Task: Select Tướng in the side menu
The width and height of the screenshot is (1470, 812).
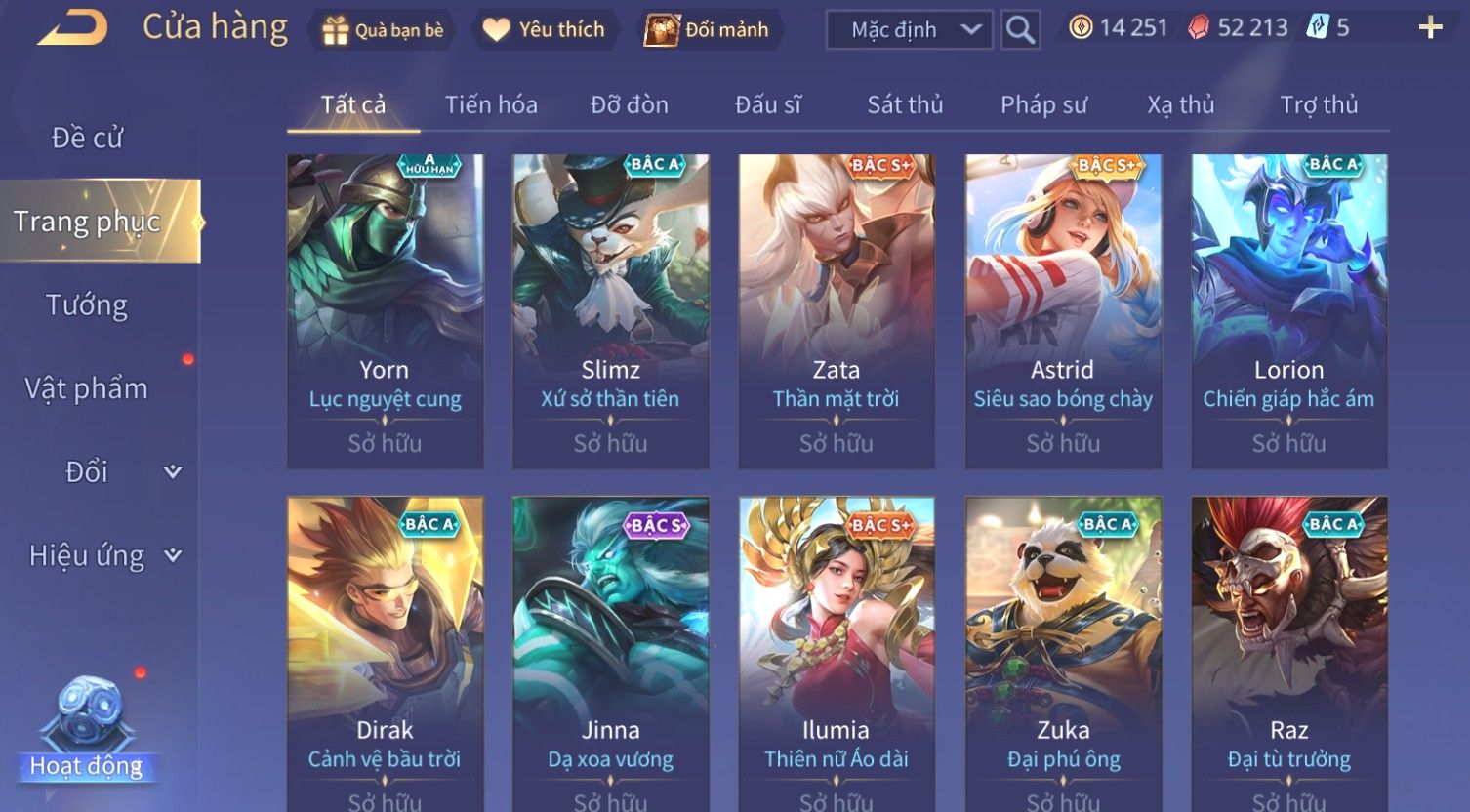Action: tap(87, 305)
